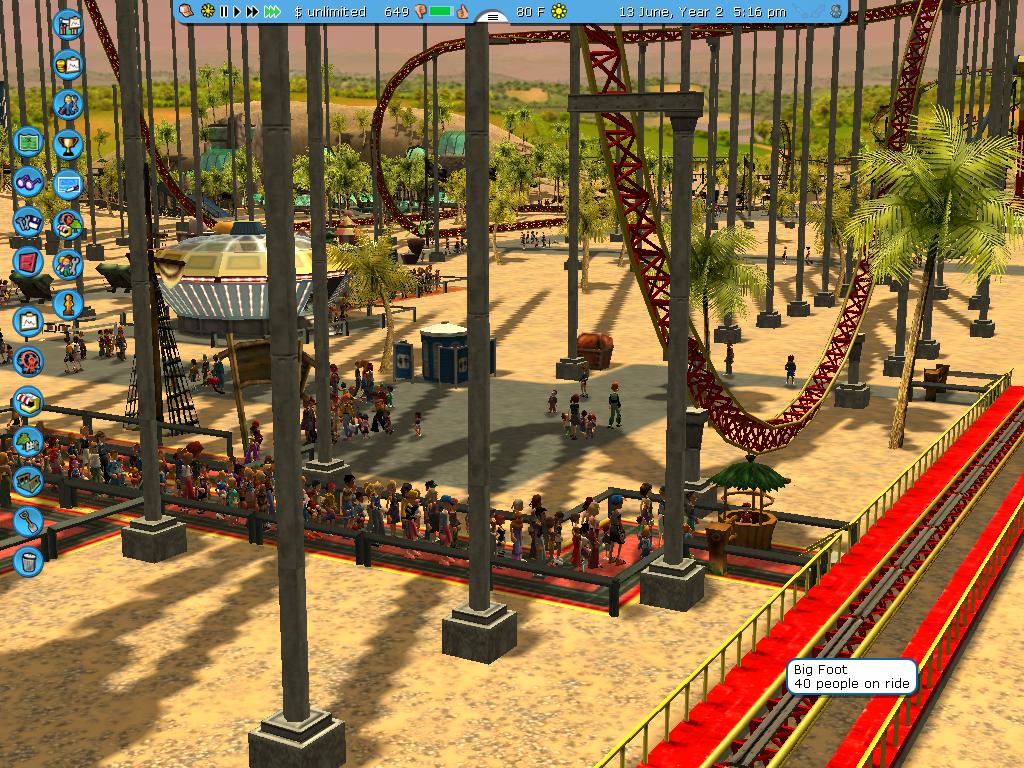Open the binoculars view options
This screenshot has width=1024, height=768.
pos(28,181)
